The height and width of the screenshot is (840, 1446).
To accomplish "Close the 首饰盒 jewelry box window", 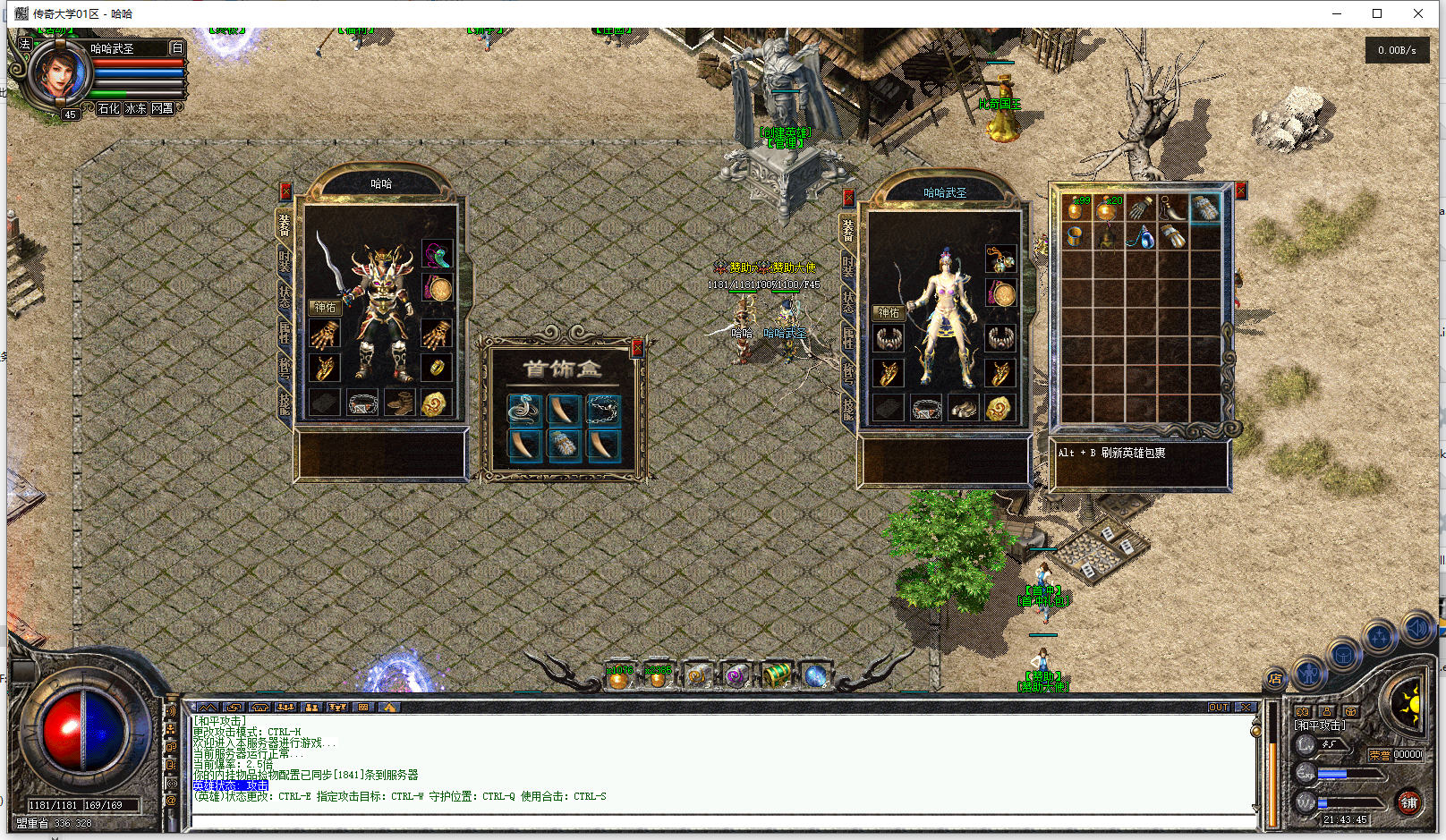I will [637, 349].
